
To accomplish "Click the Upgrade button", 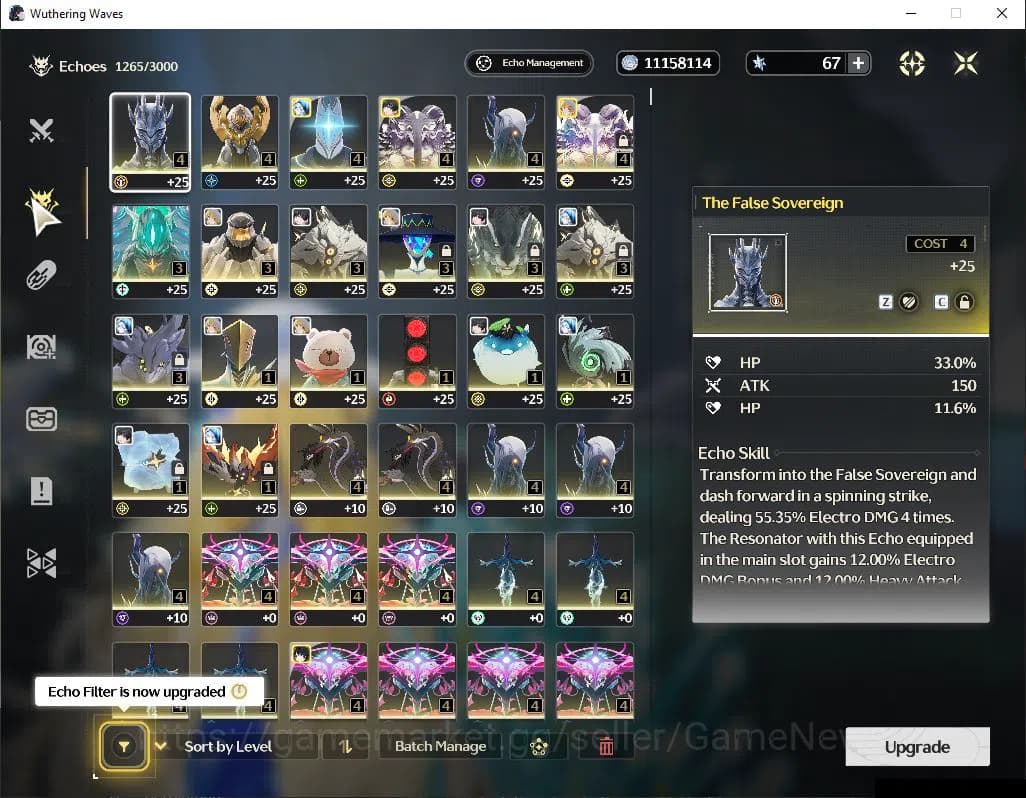I will pos(917,747).
